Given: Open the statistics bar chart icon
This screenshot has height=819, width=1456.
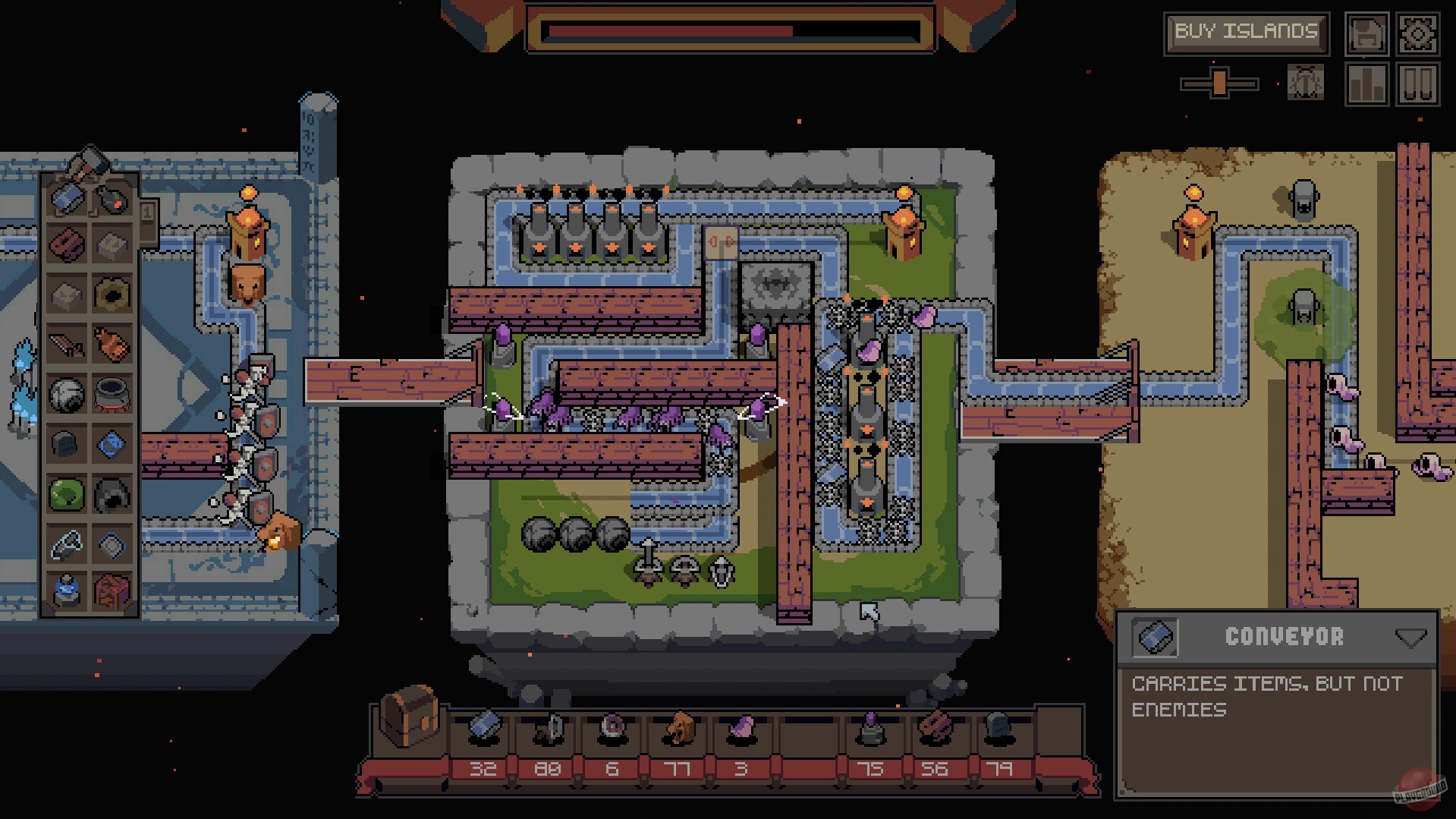Looking at the screenshot, I should 1366,82.
